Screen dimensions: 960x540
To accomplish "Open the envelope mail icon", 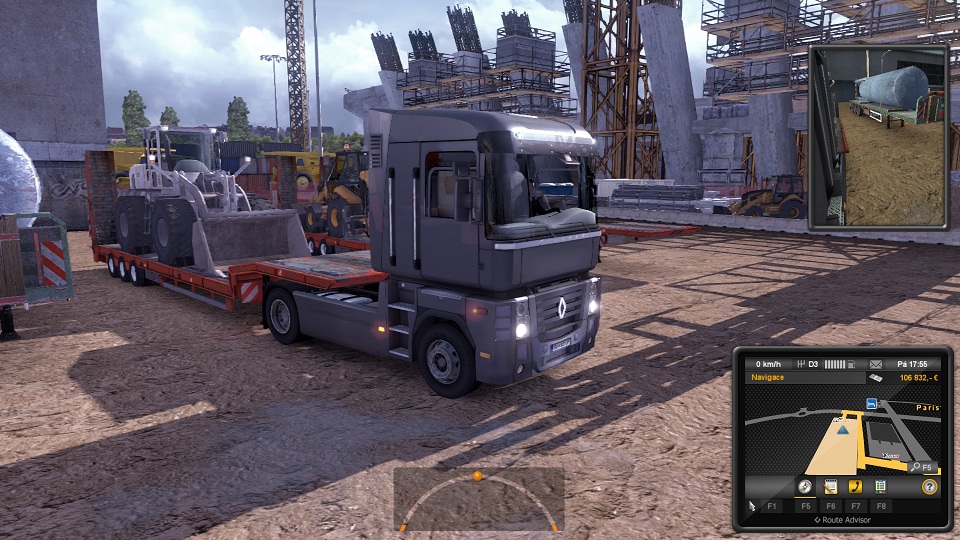I will pyautogui.click(x=876, y=364).
